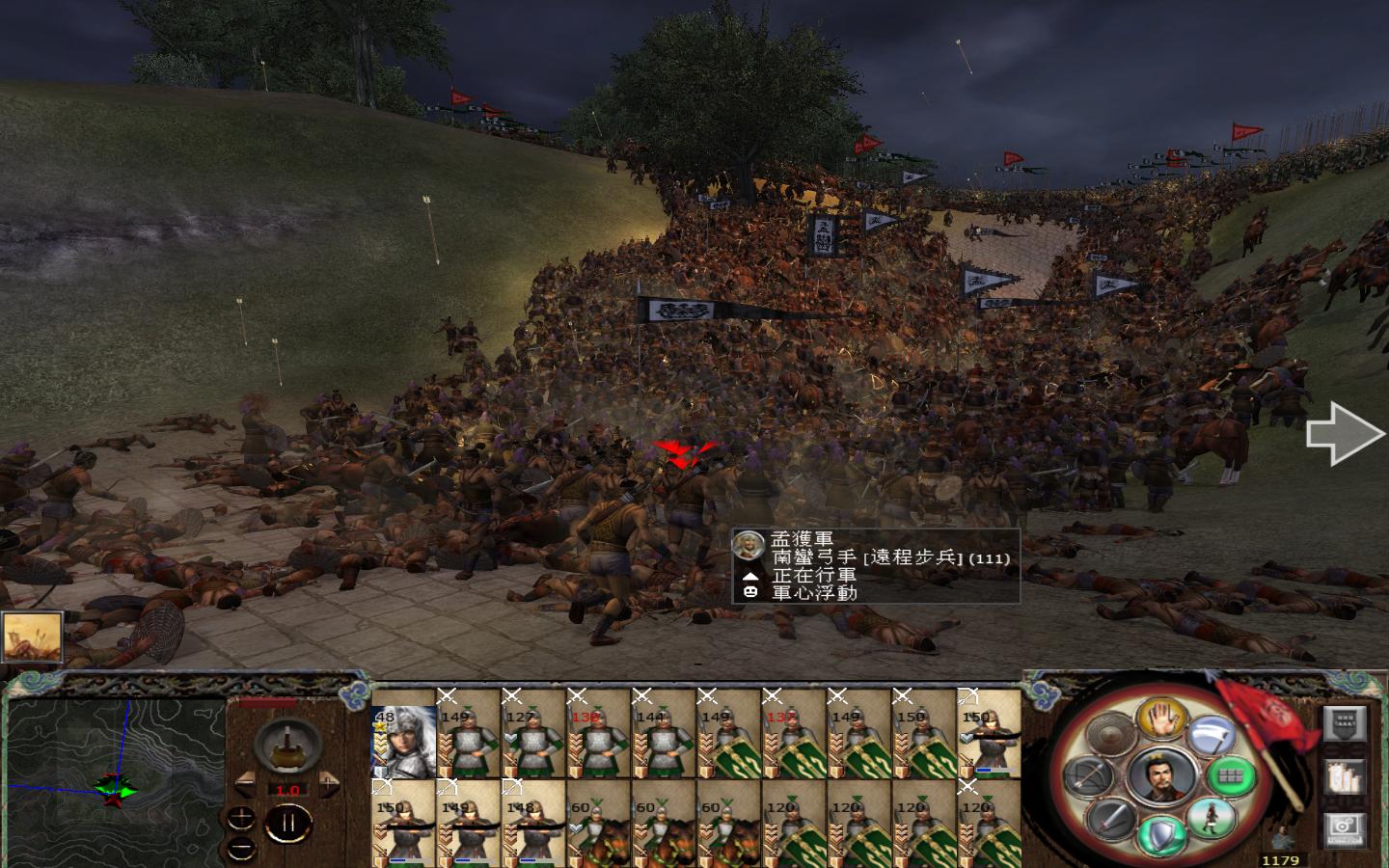
Task: Pause the battle with the pause button
Action: pyautogui.click(x=287, y=823)
